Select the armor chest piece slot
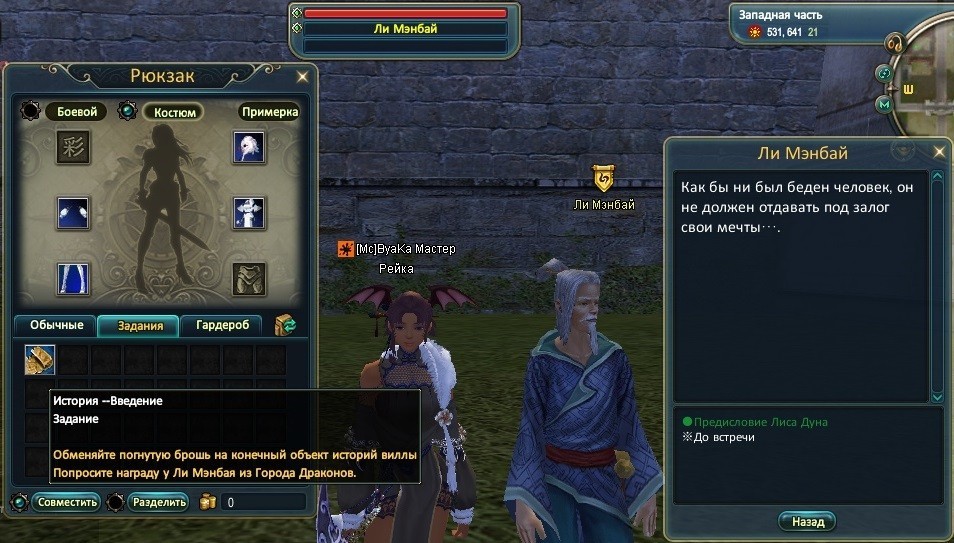This screenshot has height=543, width=954. pyautogui.click(x=249, y=279)
